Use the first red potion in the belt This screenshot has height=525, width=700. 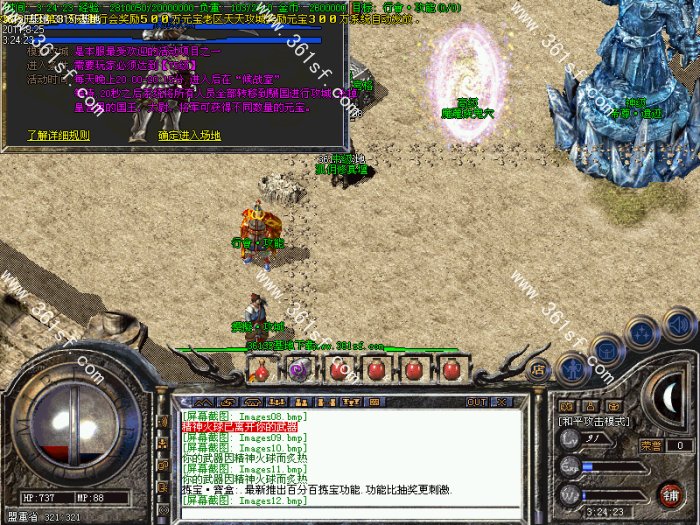261,369
